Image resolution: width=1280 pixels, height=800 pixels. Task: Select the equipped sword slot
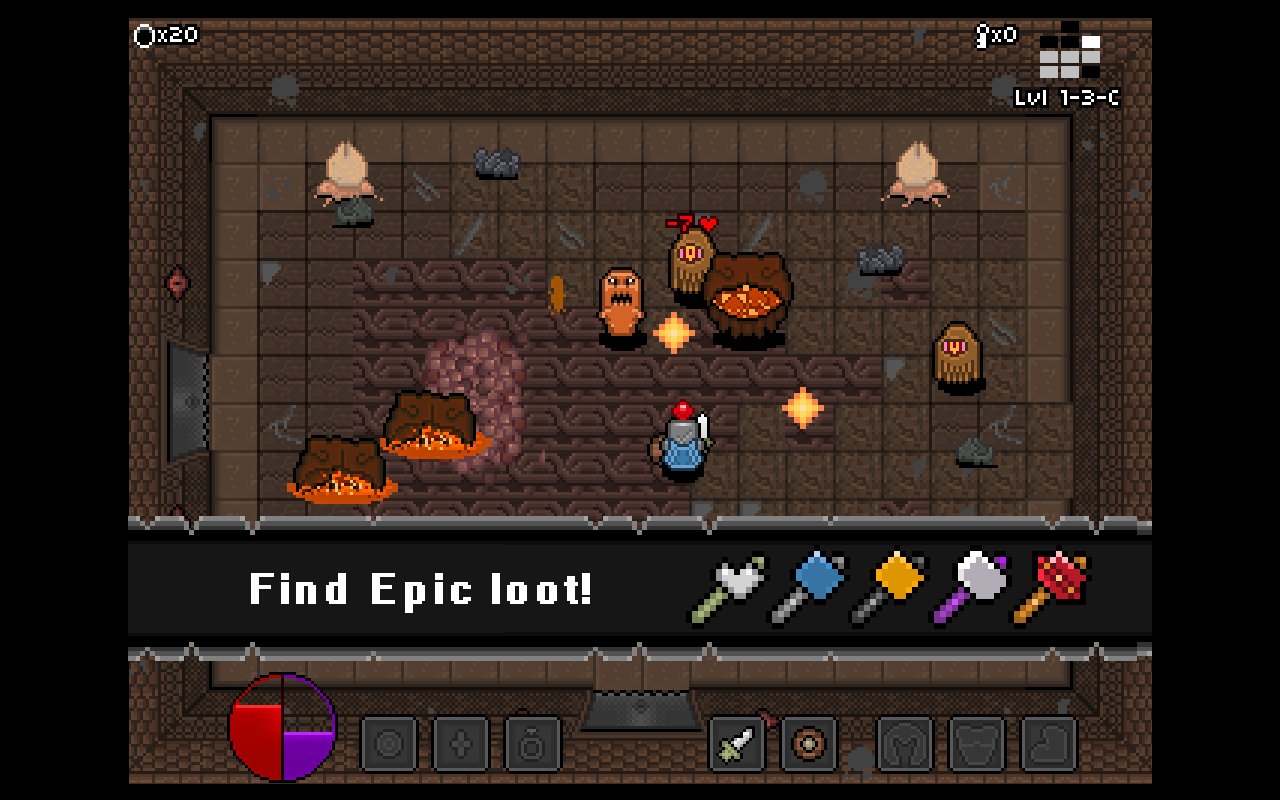coord(735,745)
